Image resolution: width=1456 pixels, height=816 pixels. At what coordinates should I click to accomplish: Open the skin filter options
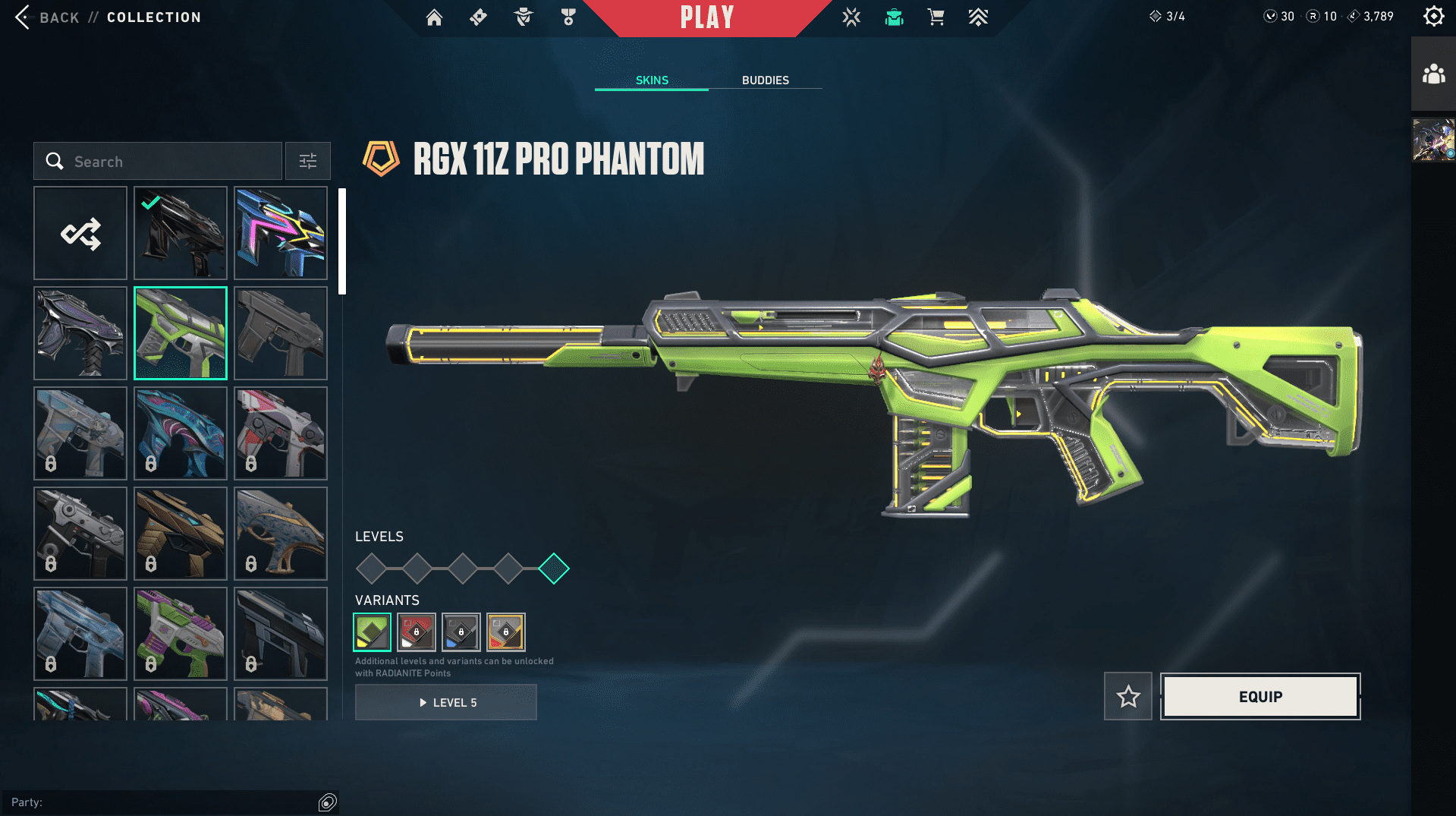(x=308, y=162)
